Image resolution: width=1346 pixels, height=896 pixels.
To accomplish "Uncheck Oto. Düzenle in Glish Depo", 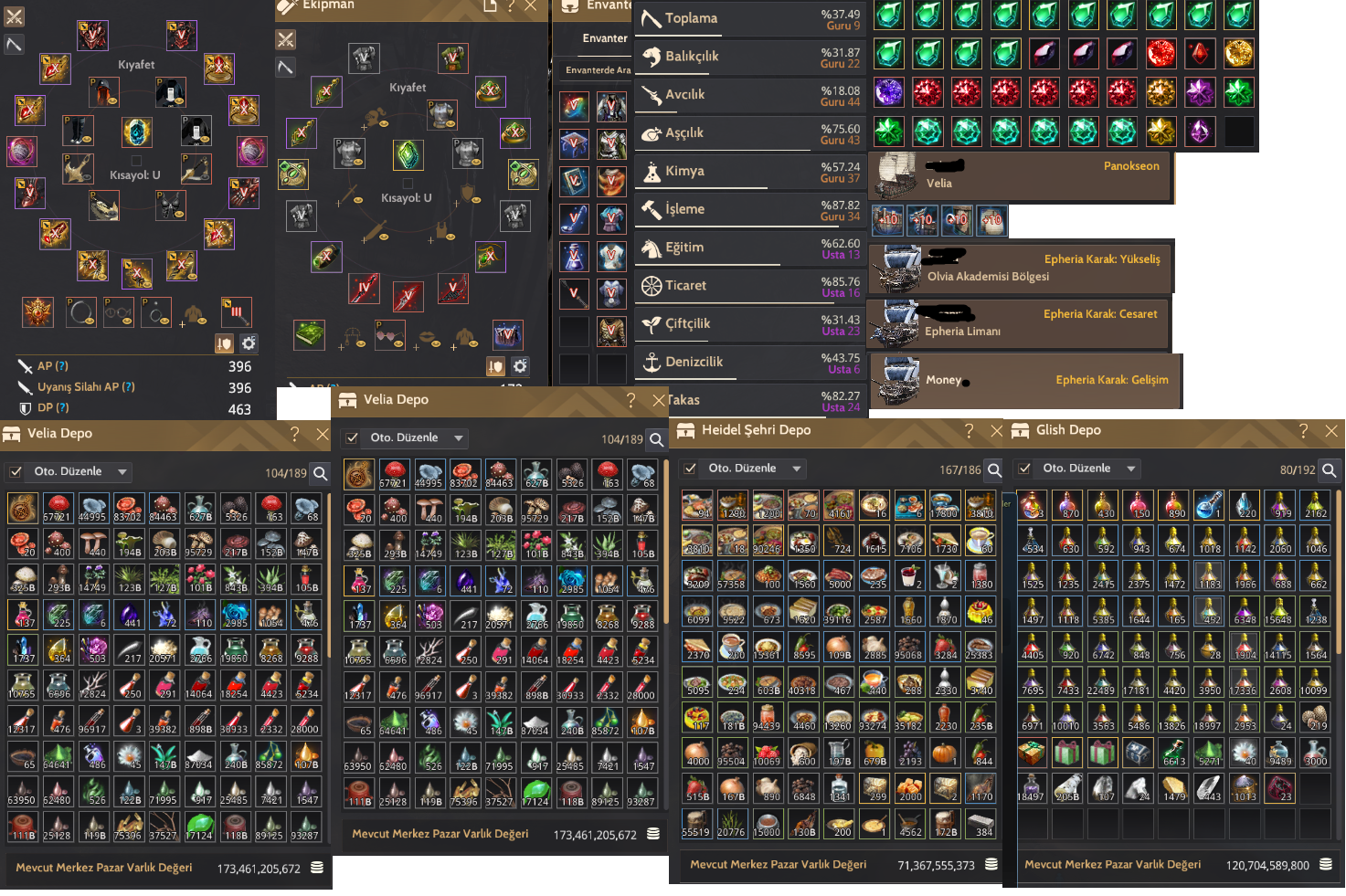I will click(x=1025, y=468).
